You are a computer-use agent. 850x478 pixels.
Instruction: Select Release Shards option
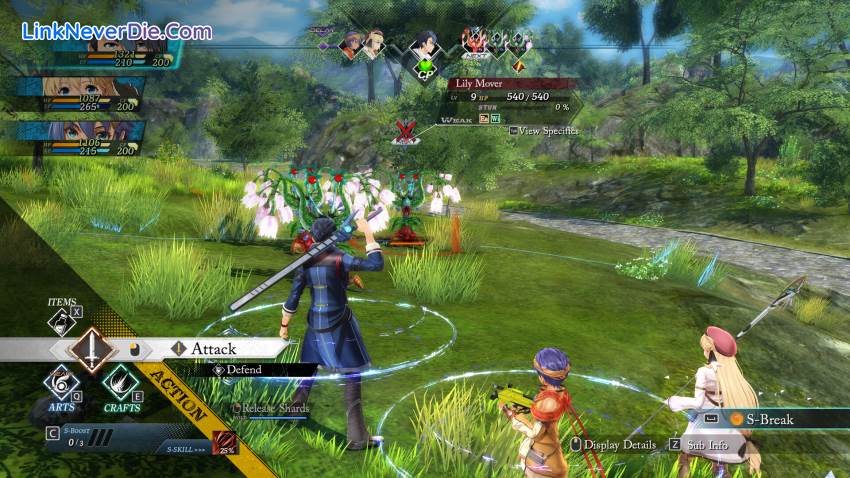[273, 408]
